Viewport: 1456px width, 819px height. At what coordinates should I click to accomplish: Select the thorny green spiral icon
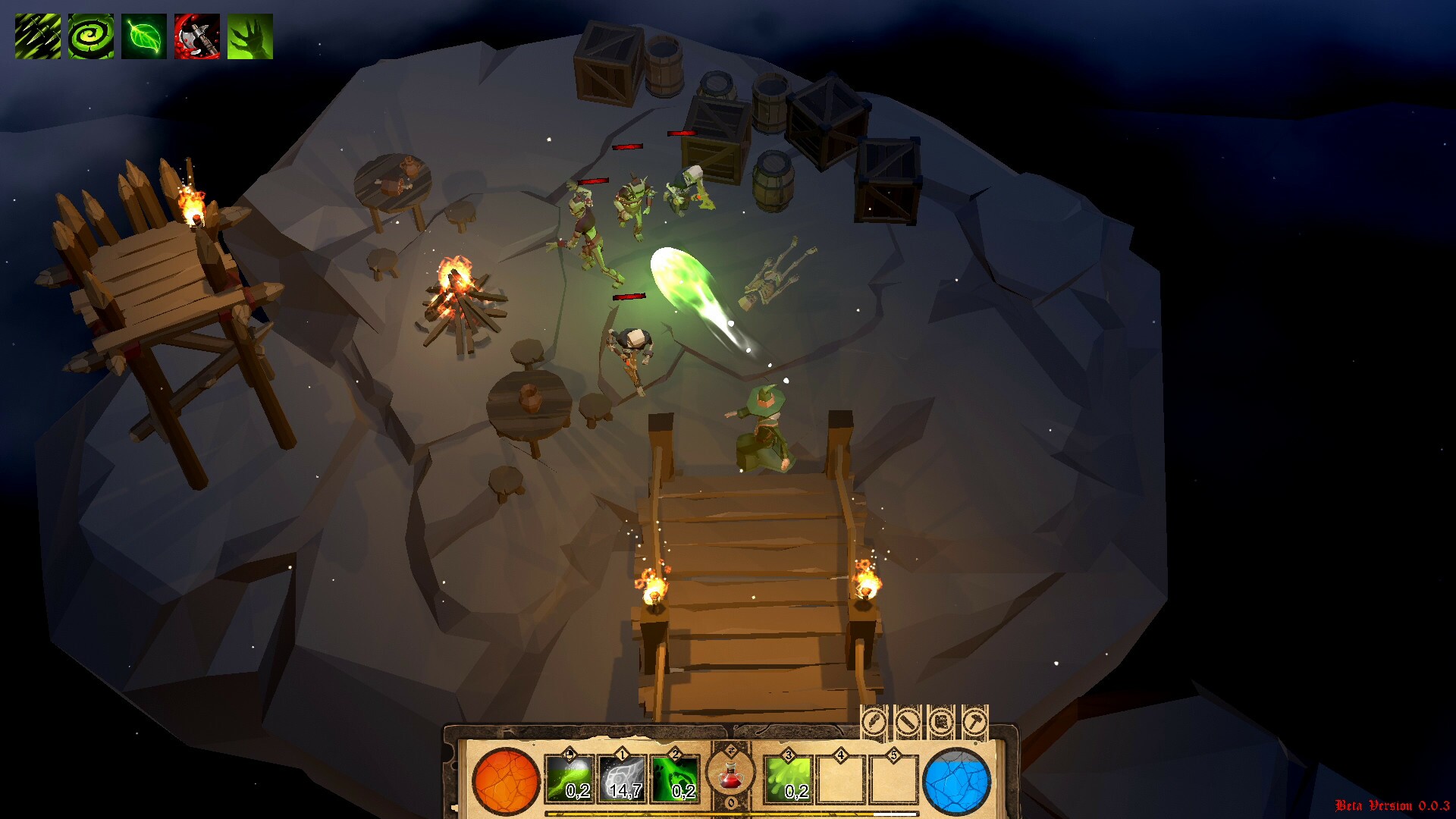(x=91, y=36)
